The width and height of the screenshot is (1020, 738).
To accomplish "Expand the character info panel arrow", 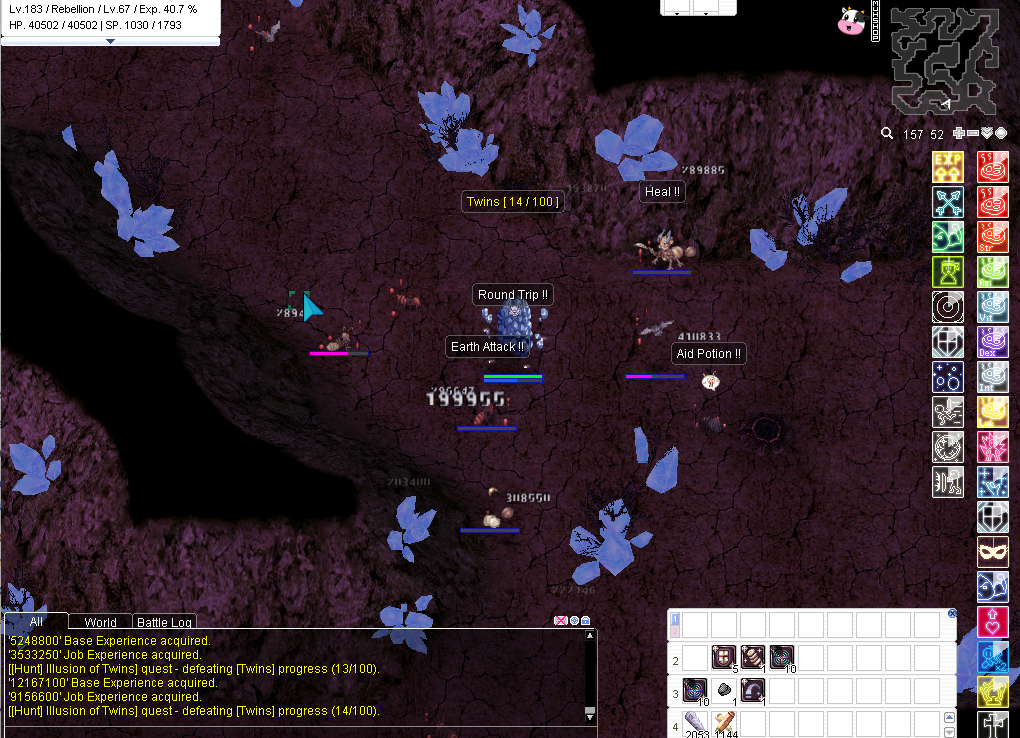I will click(x=110, y=42).
